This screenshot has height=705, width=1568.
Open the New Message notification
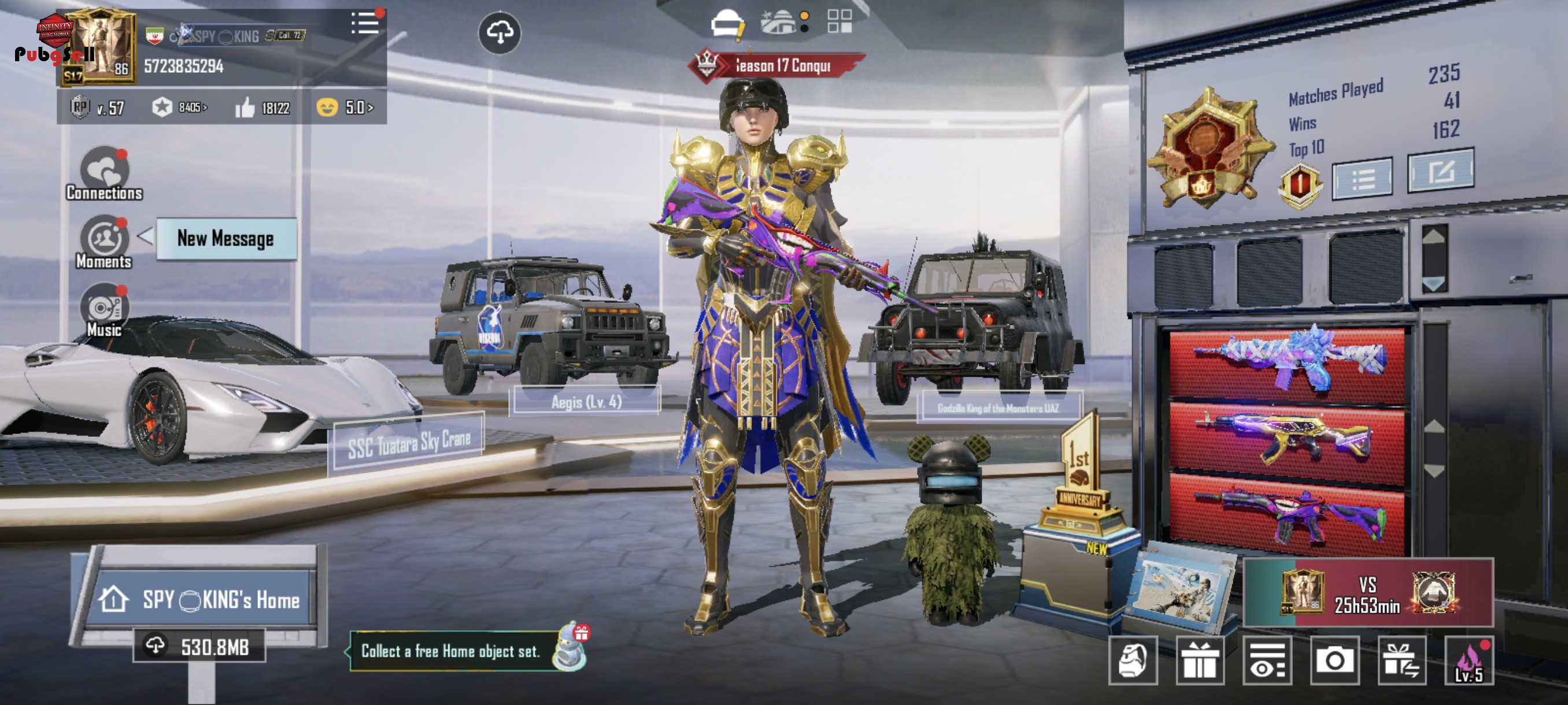pyautogui.click(x=226, y=239)
